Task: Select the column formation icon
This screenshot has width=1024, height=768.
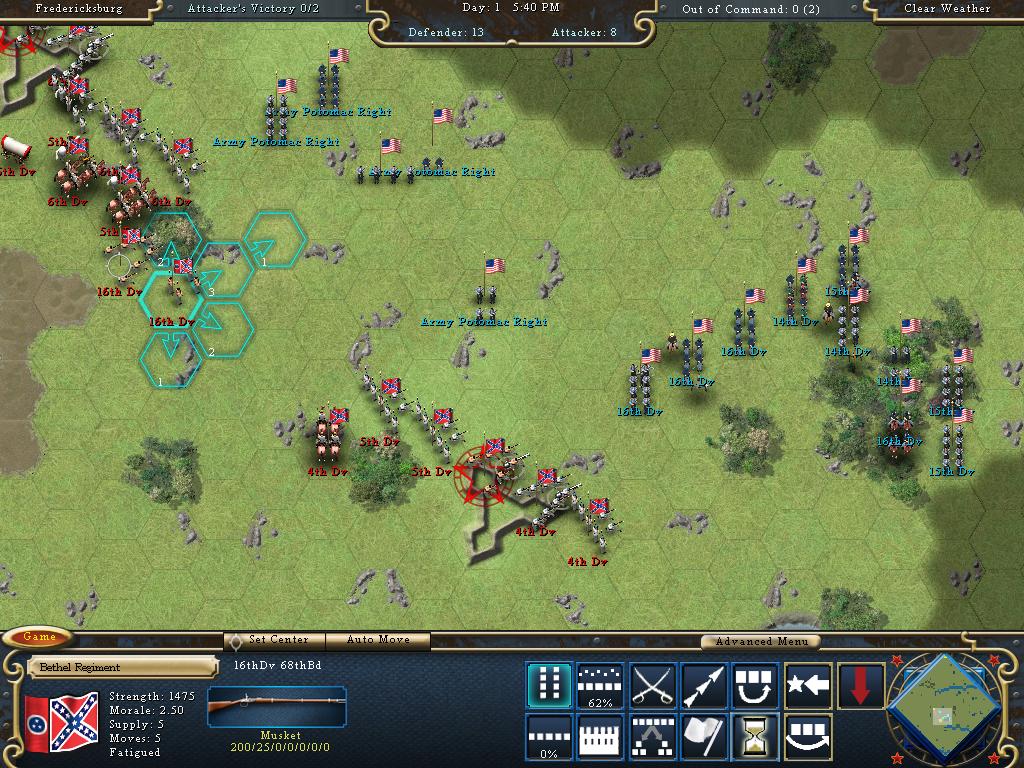Action: 549,685
